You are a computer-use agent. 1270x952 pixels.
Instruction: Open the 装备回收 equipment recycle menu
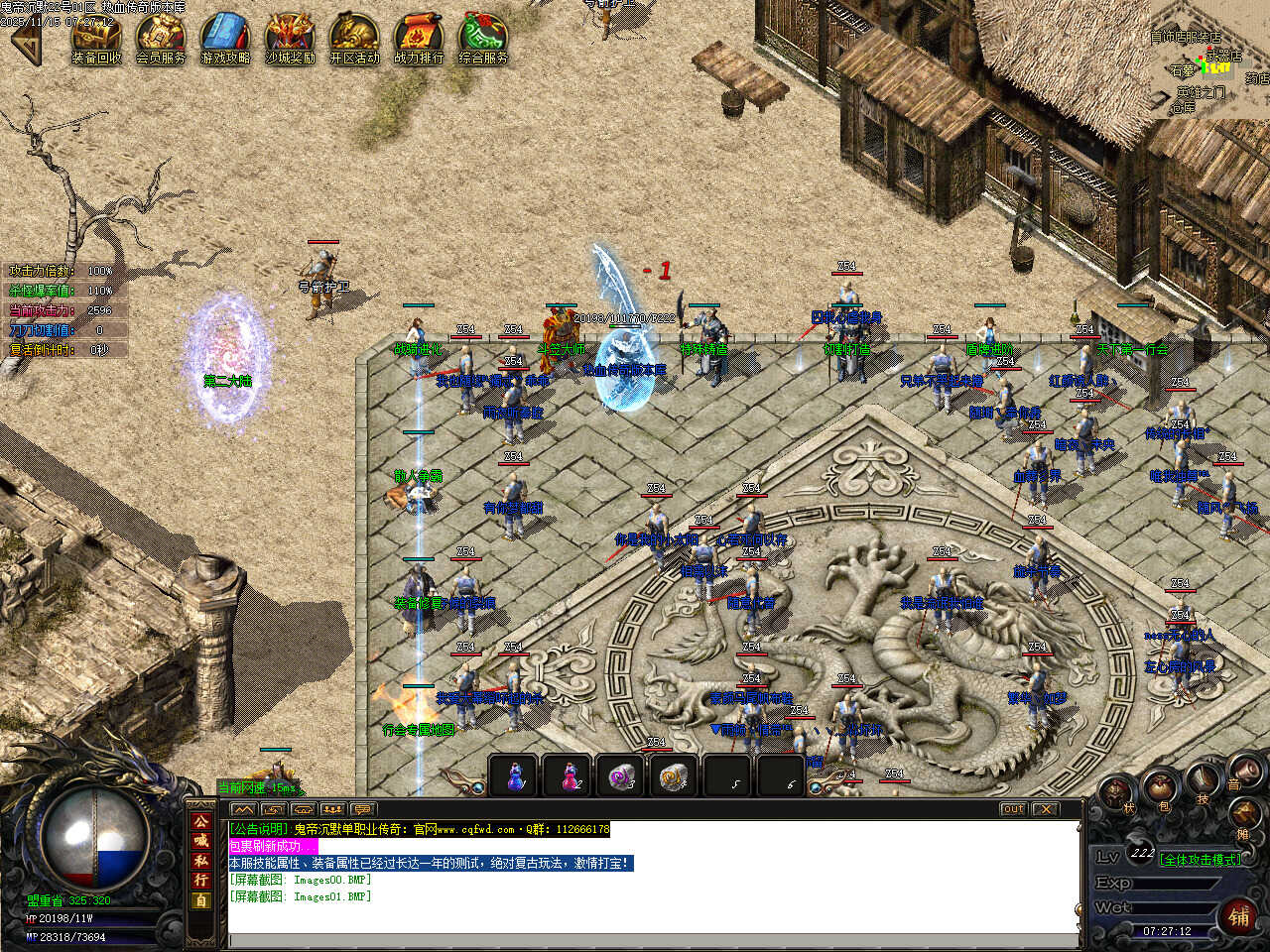tap(96, 37)
